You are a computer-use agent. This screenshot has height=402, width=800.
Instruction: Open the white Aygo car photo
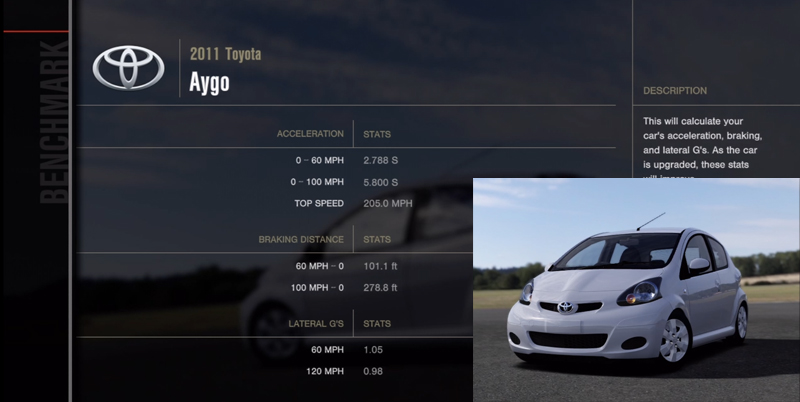[635, 290]
